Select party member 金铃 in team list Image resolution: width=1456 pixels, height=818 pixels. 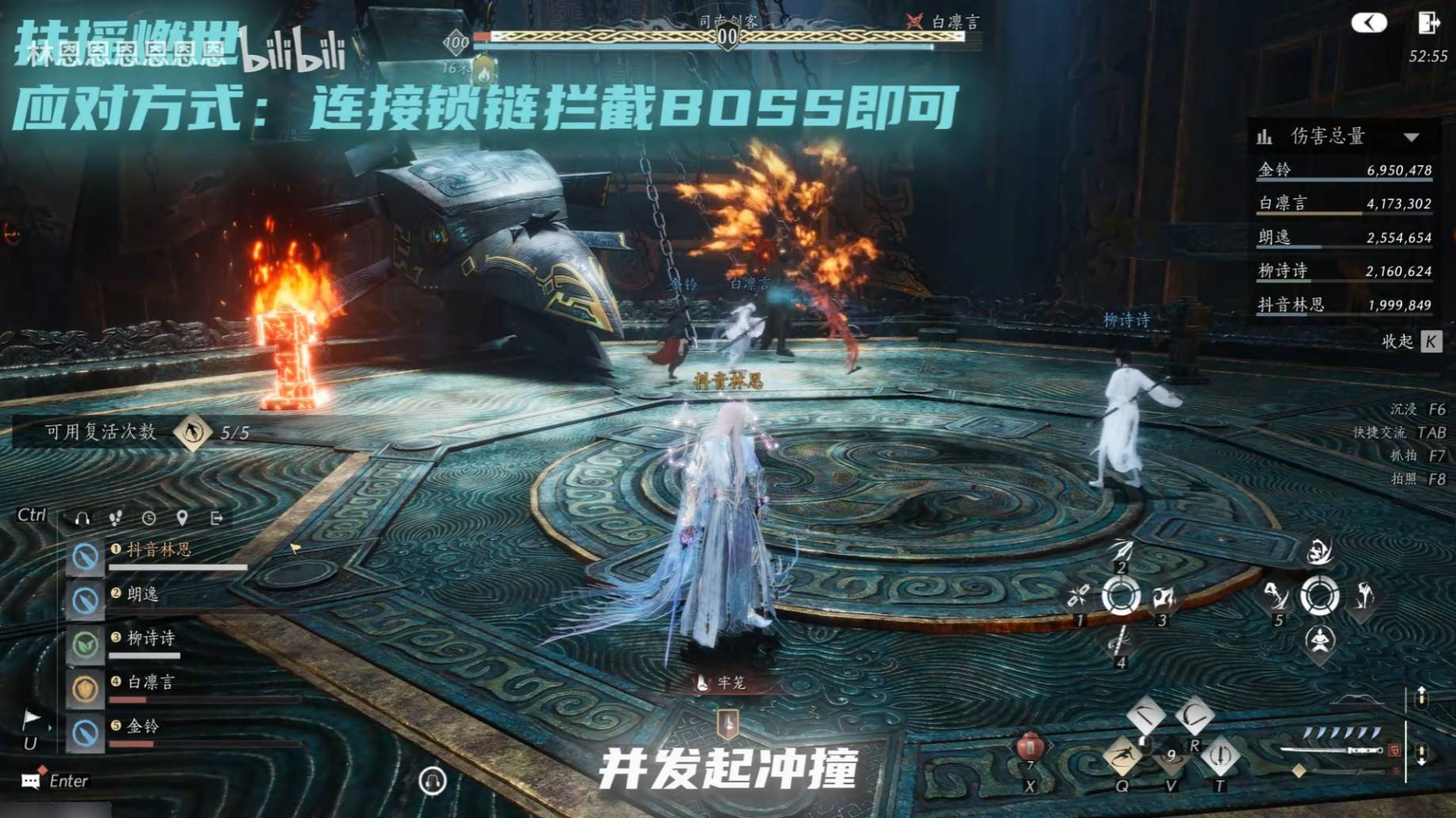coord(143,726)
